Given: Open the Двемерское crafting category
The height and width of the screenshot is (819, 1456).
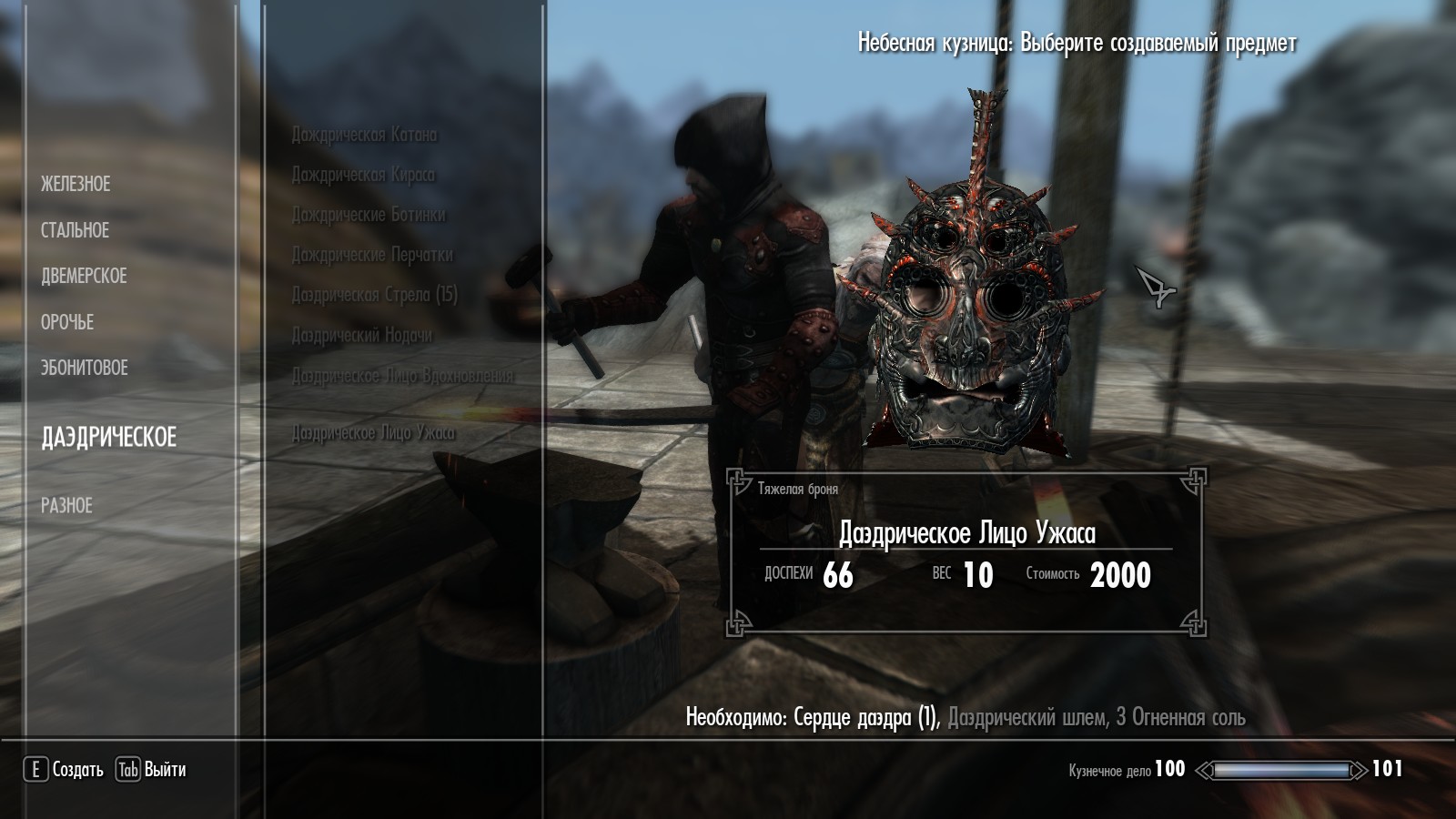Looking at the screenshot, I should (x=84, y=276).
